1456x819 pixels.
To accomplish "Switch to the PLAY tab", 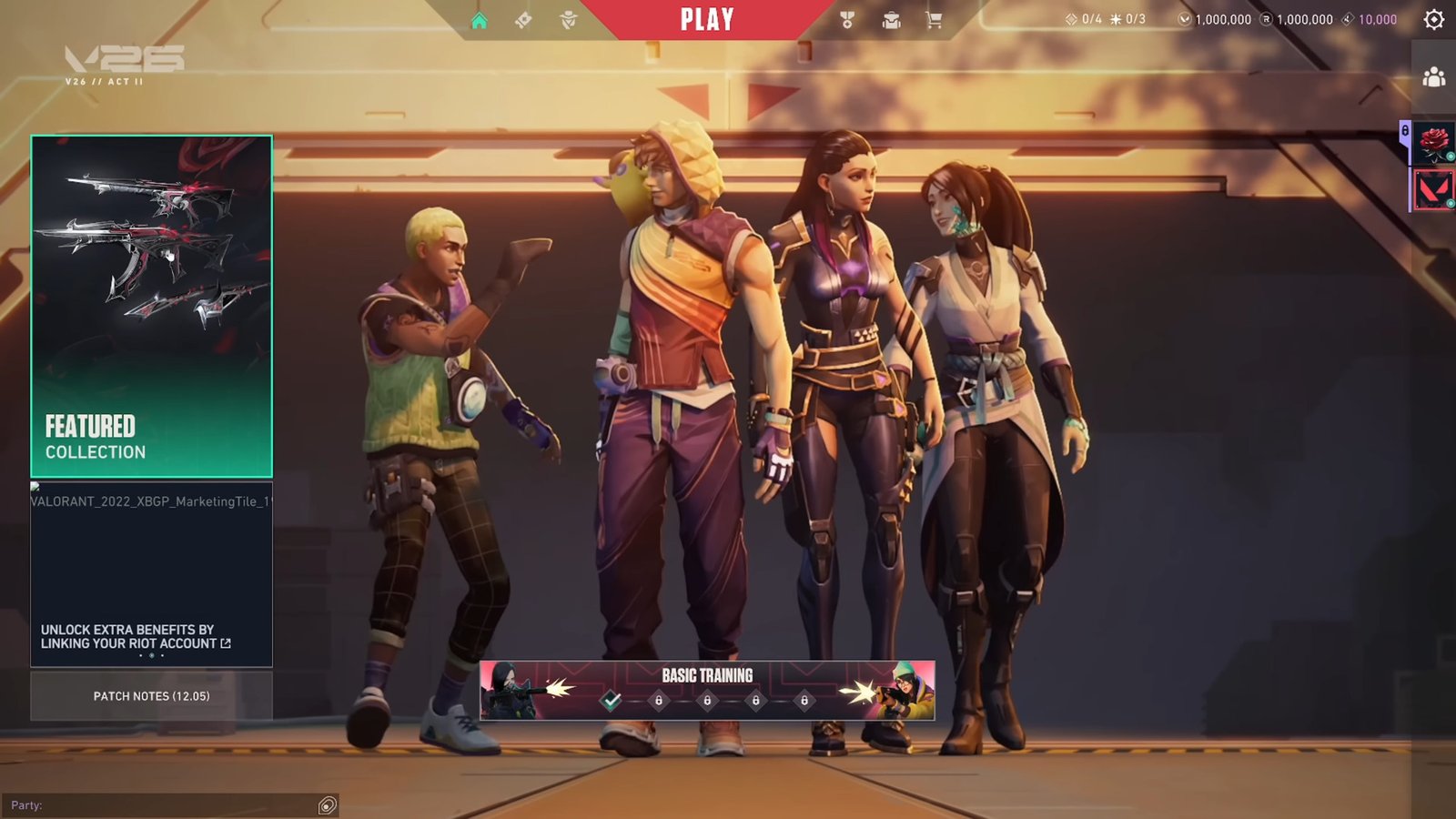I will [707, 18].
